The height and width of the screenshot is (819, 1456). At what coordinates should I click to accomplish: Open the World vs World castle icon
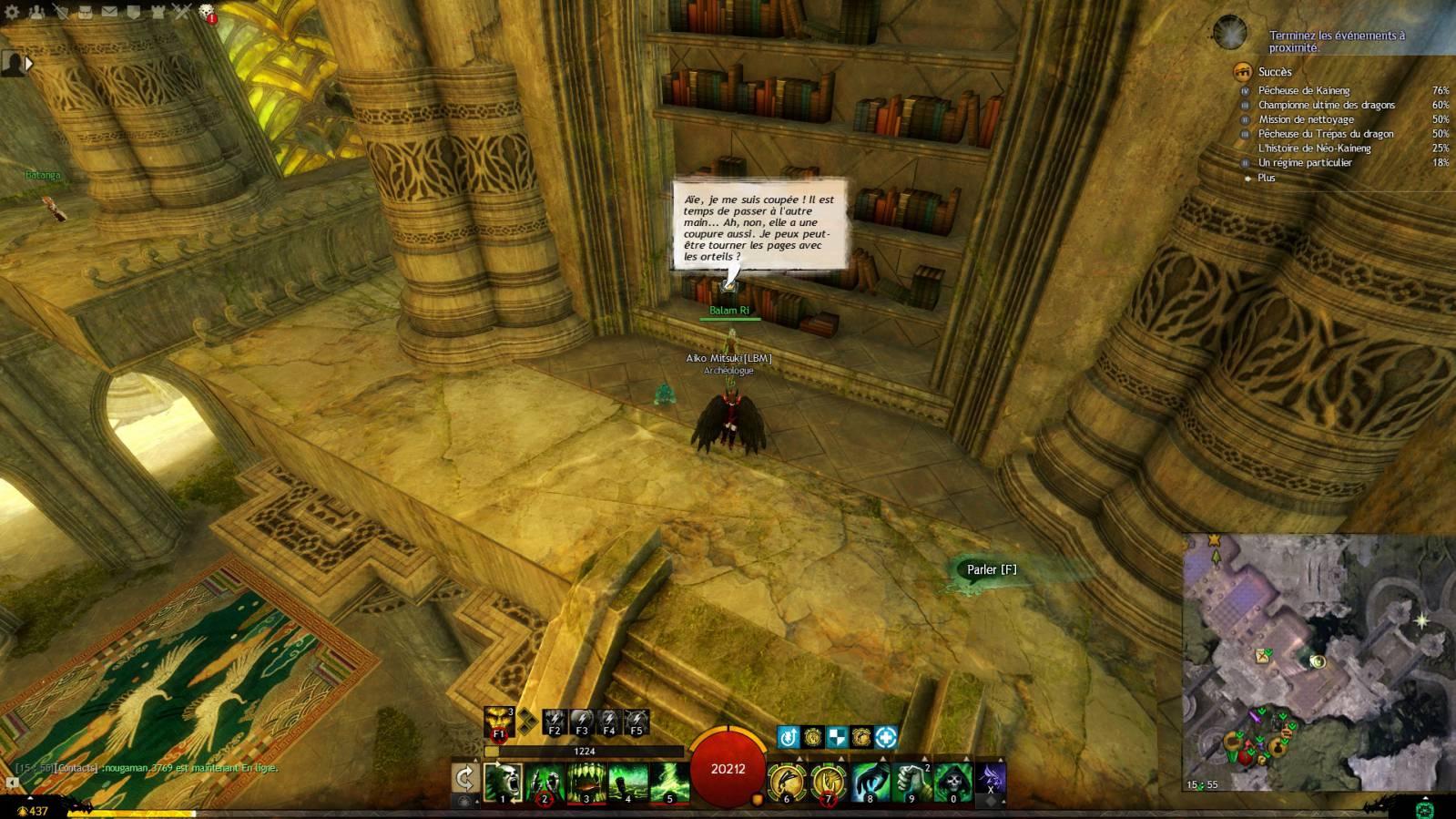(158, 13)
